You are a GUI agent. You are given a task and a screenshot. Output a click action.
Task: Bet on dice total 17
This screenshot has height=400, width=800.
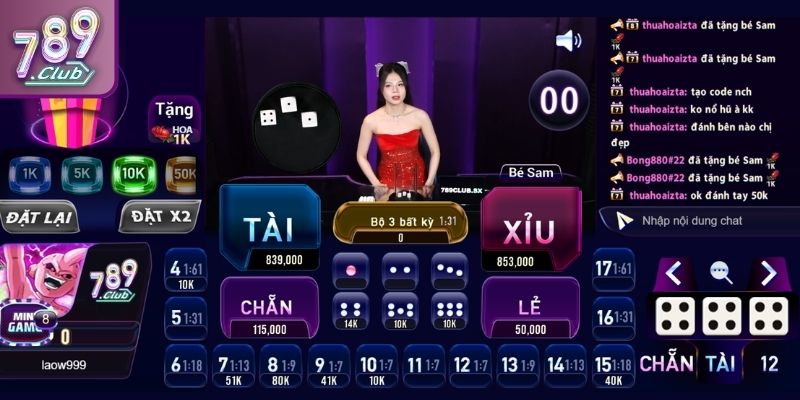click(612, 273)
